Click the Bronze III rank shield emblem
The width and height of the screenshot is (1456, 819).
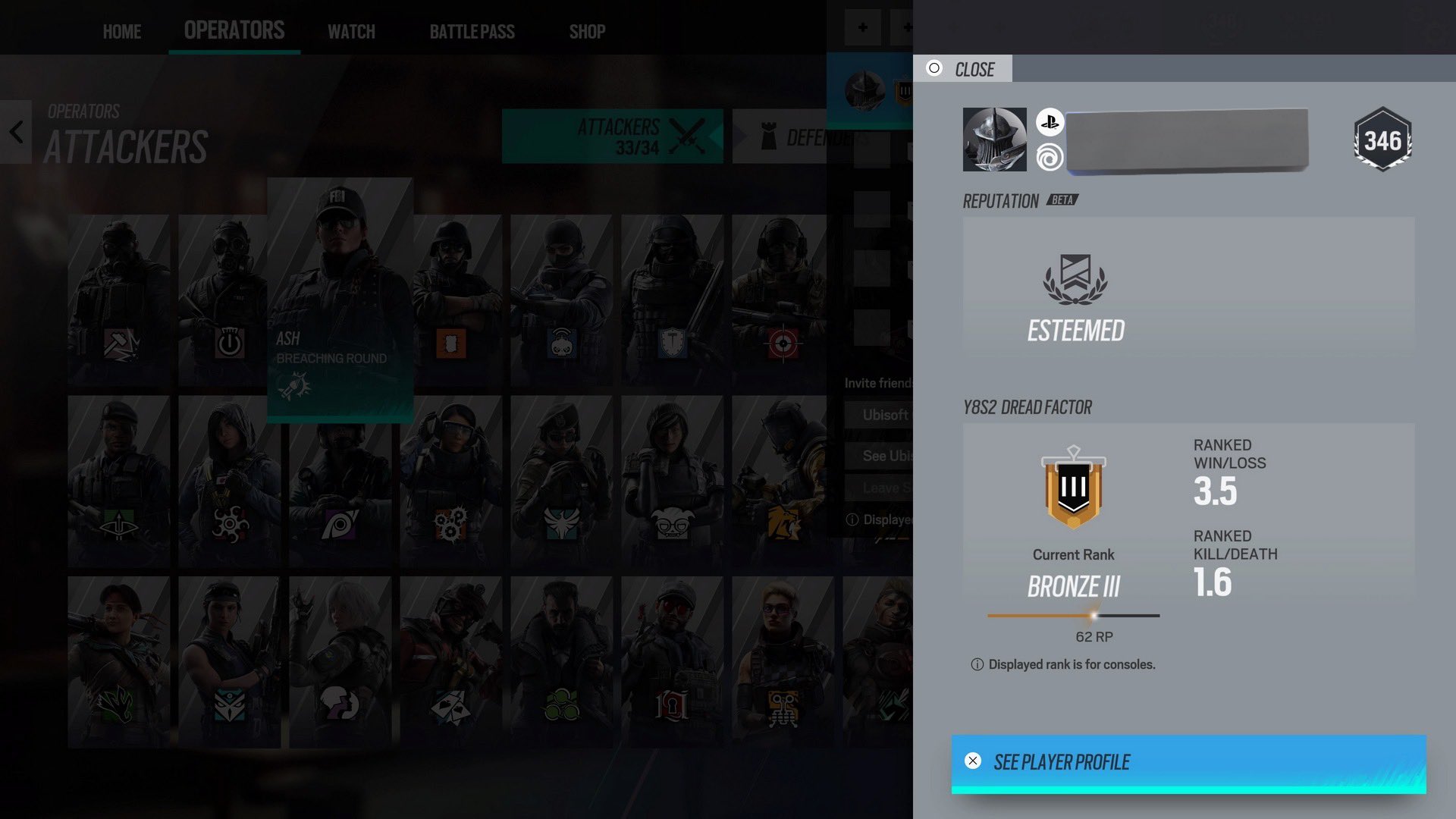[x=1072, y=489]
